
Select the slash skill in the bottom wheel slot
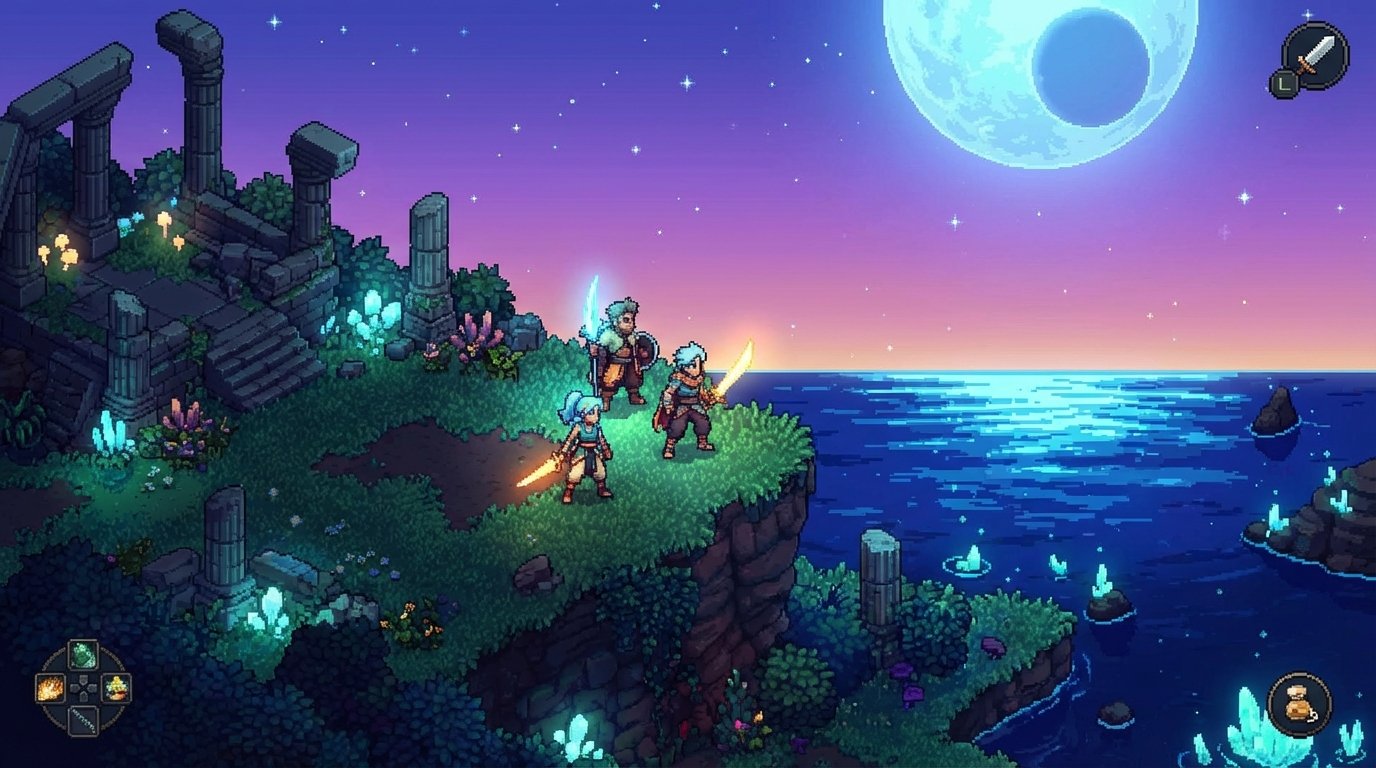pyautogui.click(x=83, y=722)
